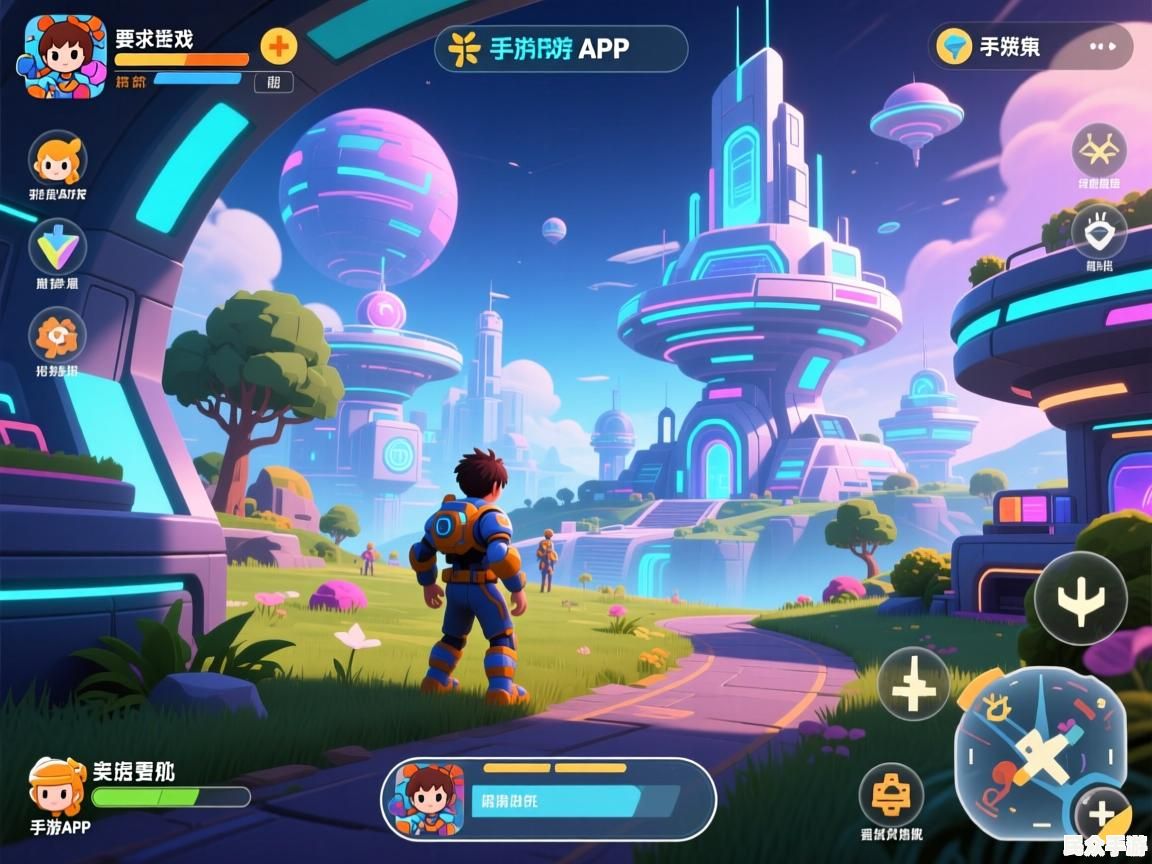Tap the large round trident action button
The width and height of the screenshot is (1152, 864).
(x=1080, y=598)
